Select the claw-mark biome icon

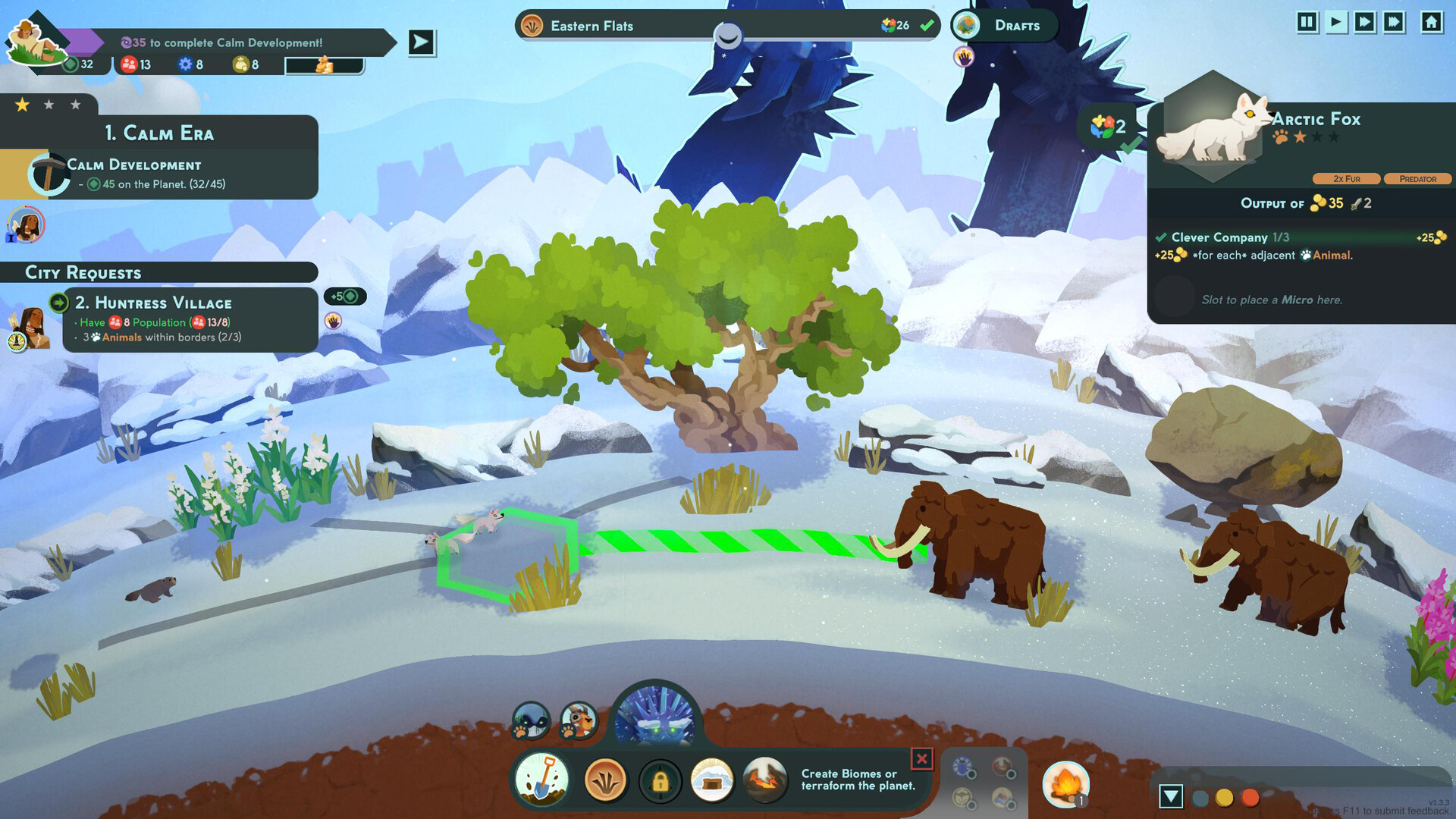604,780
